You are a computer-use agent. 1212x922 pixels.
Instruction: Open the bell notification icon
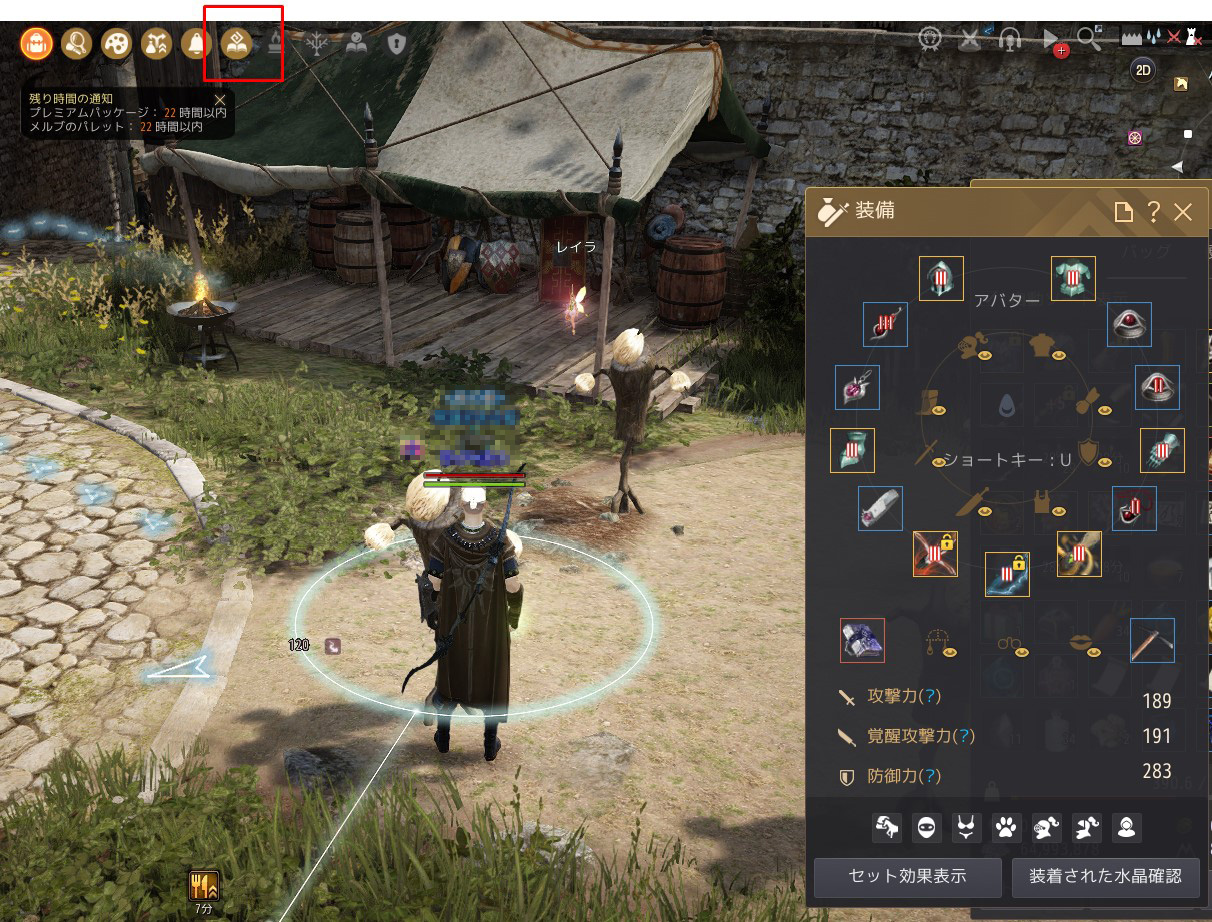coord(195,43)
